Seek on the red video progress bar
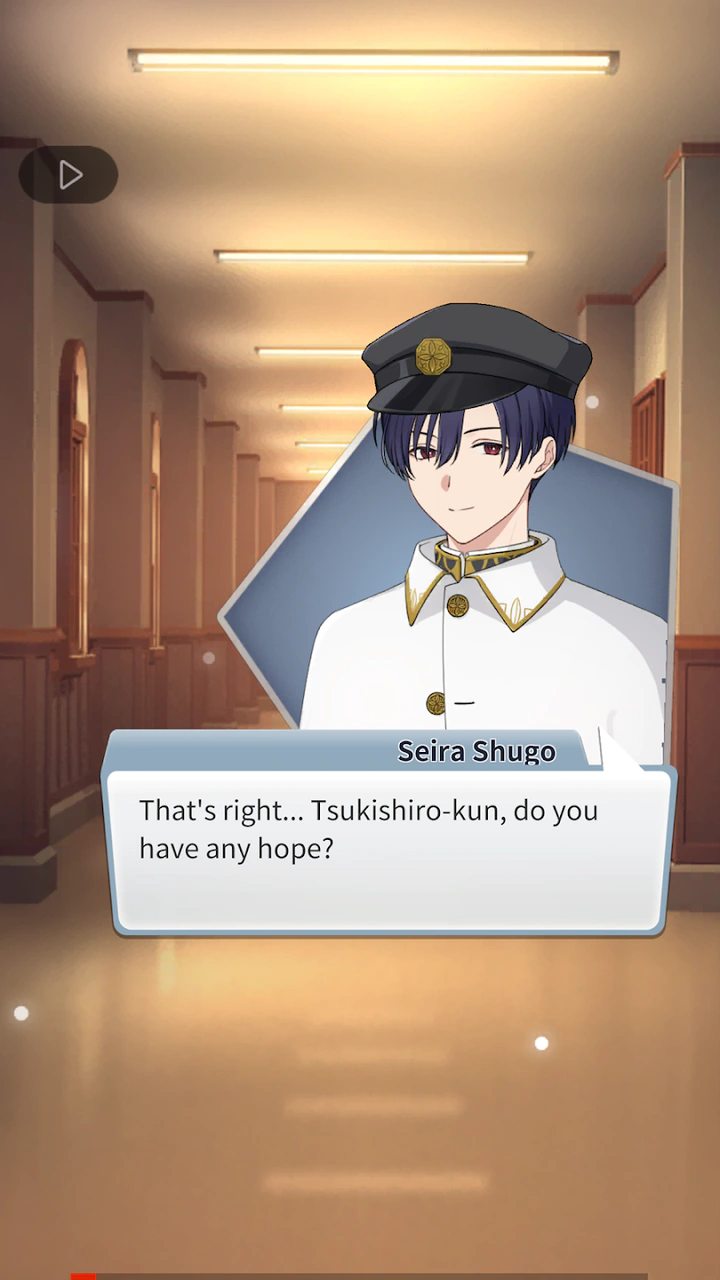This screenshot has height=1280, width=720. pos(83,1275)
